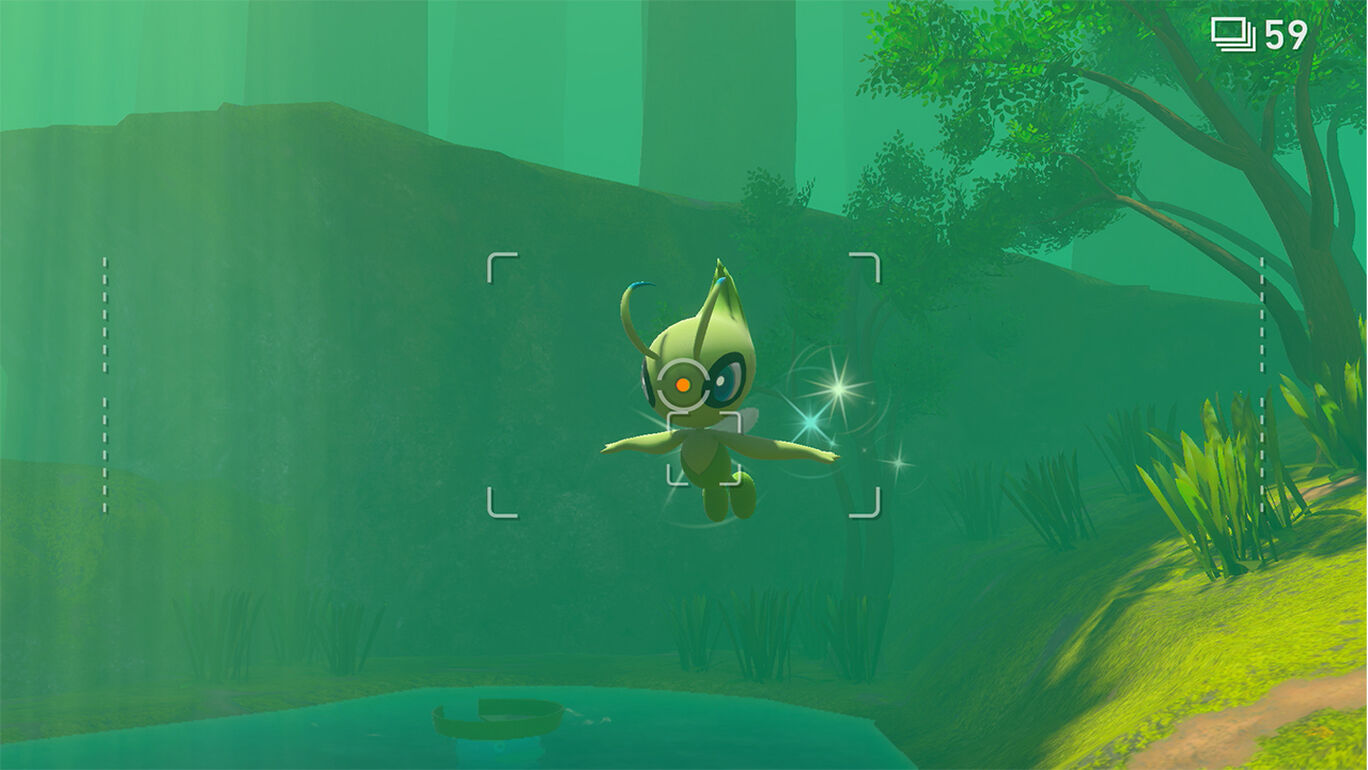The image size is (1368, 770).
Task: Expand the viewfinder frame markers
Action: pos(683,385)
